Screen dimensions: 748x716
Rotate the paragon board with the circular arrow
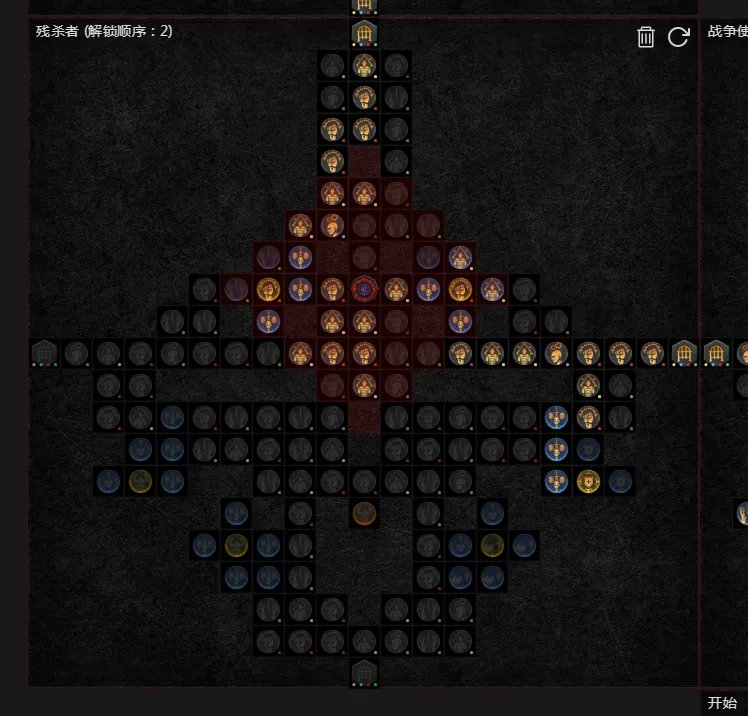point(678,38)
